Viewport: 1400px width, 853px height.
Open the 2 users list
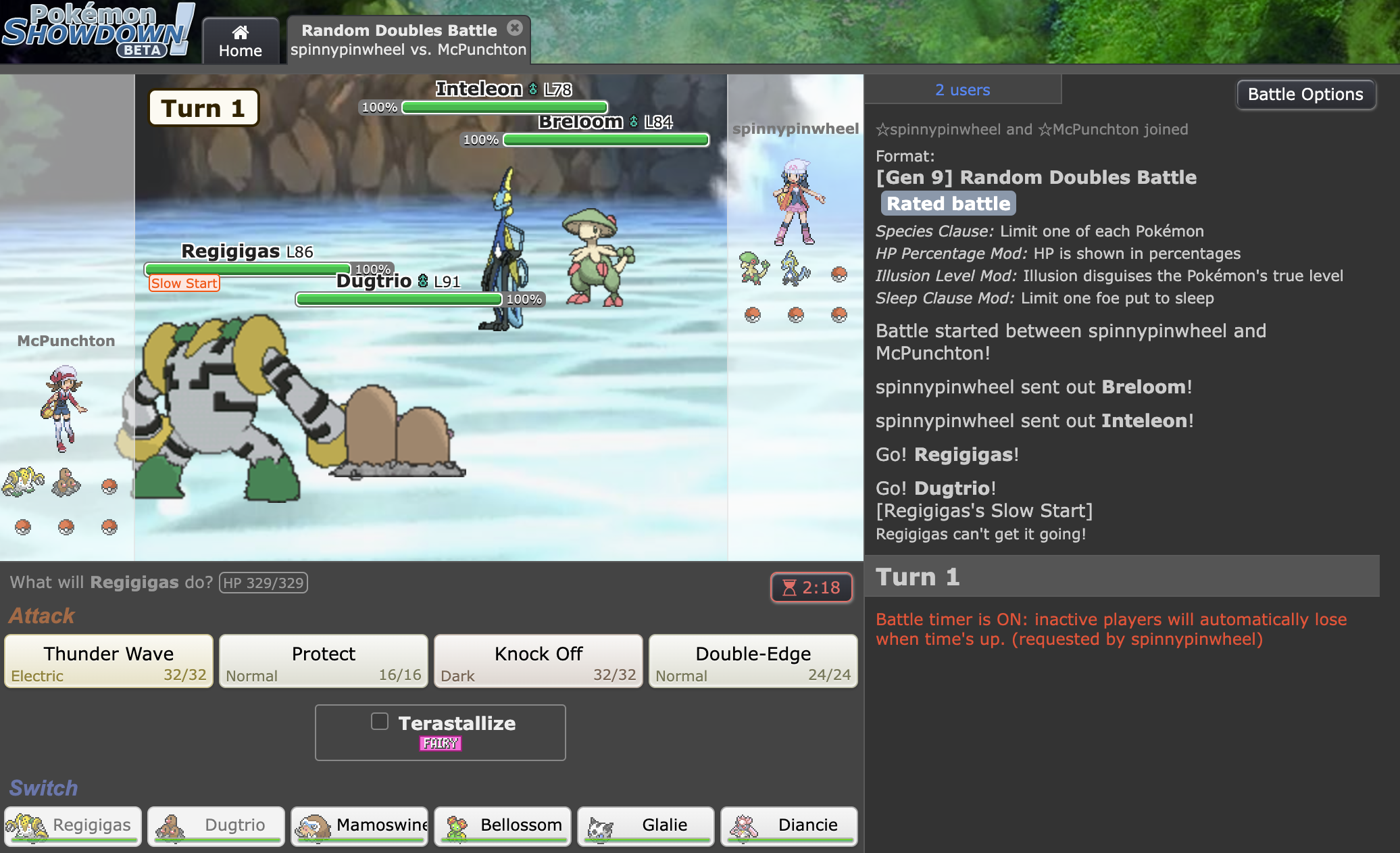click(962, 89)
